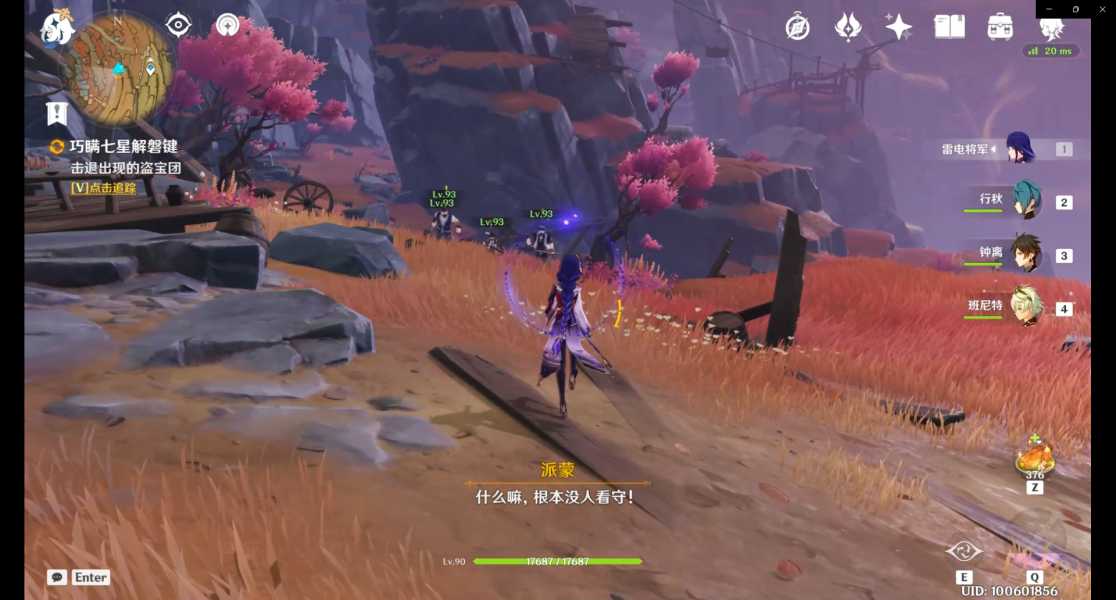Image resolution: width=1116 pixels, height=600 pixels.
Task: Switch to party member 雷电将军
Action: [x=1019, y=149]
